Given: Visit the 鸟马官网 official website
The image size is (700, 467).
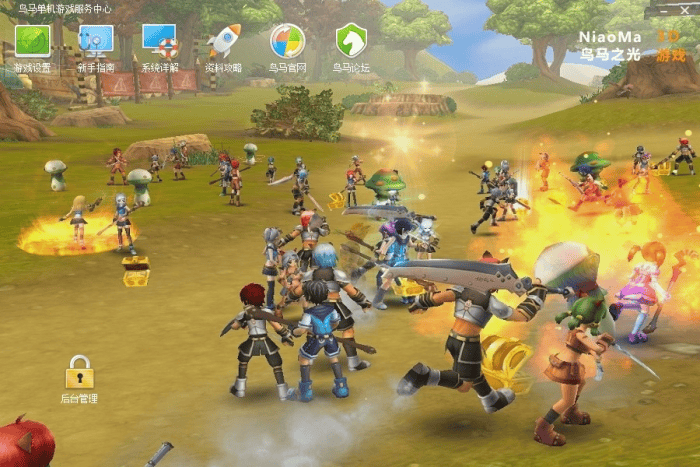Looking at the screenshot, I should (x=287, y=42).
